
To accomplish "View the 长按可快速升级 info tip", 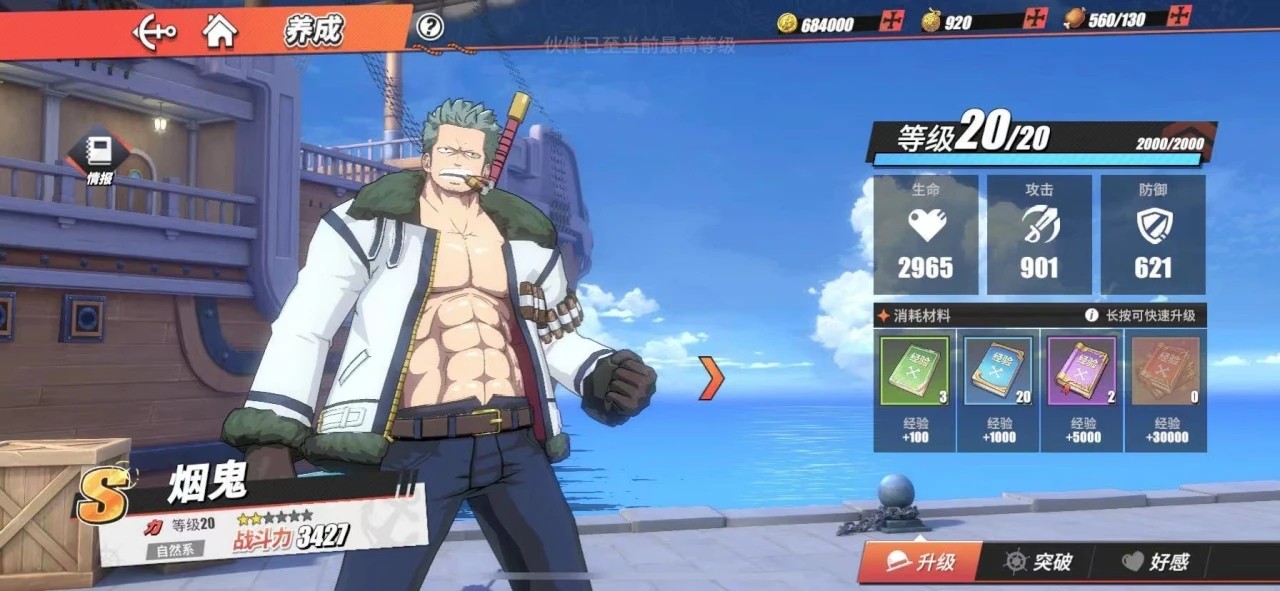I will (x=1092, y=315).
